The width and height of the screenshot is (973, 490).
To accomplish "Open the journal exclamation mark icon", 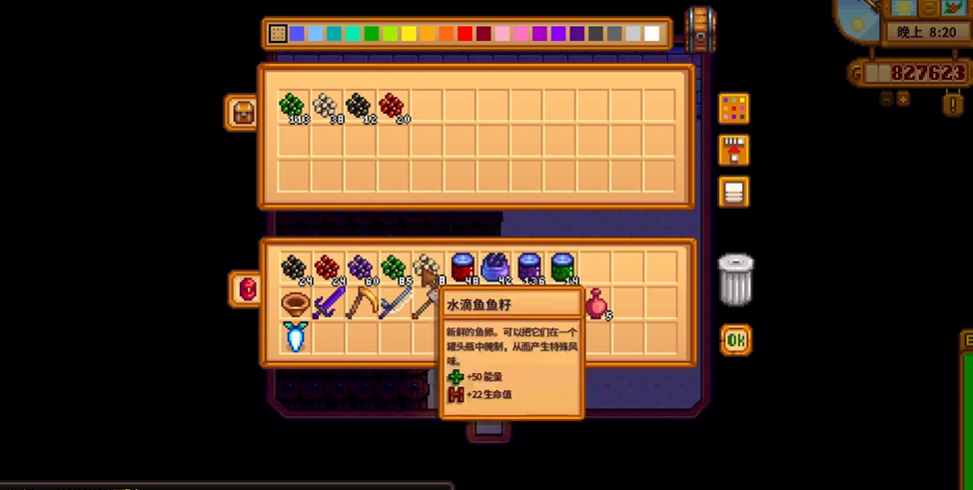I will tap(952, 102).
